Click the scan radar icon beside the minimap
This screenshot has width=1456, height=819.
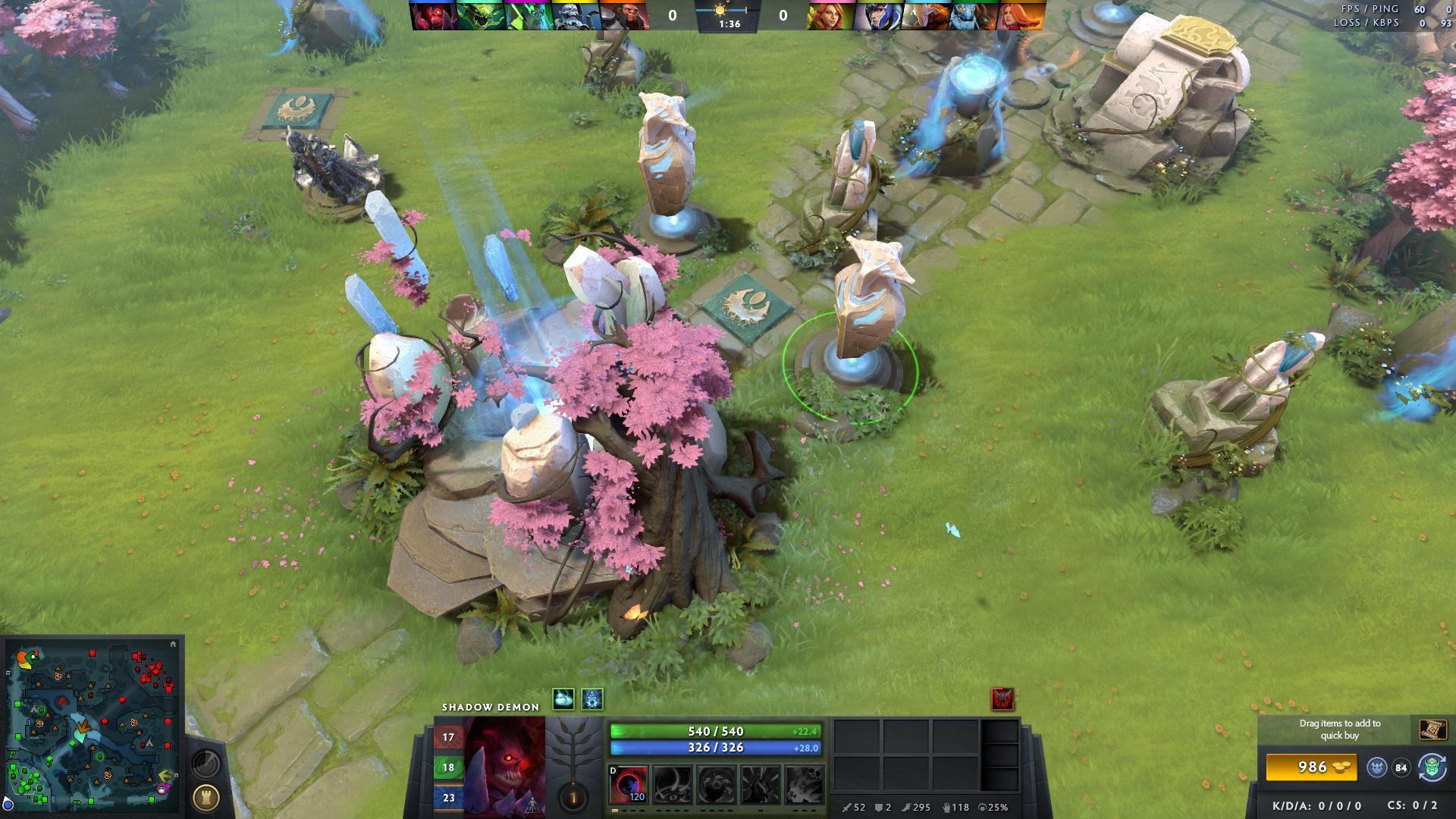[206, 764]
